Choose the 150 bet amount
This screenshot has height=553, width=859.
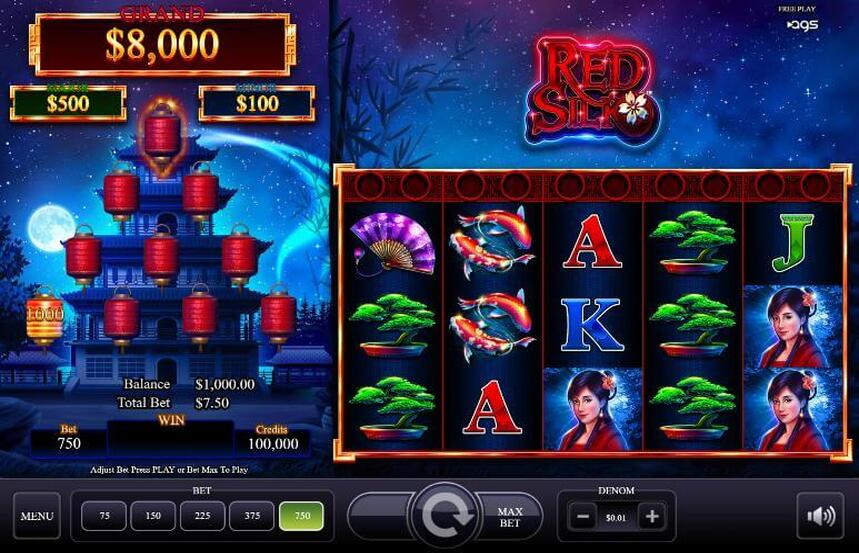coord(153,516)
